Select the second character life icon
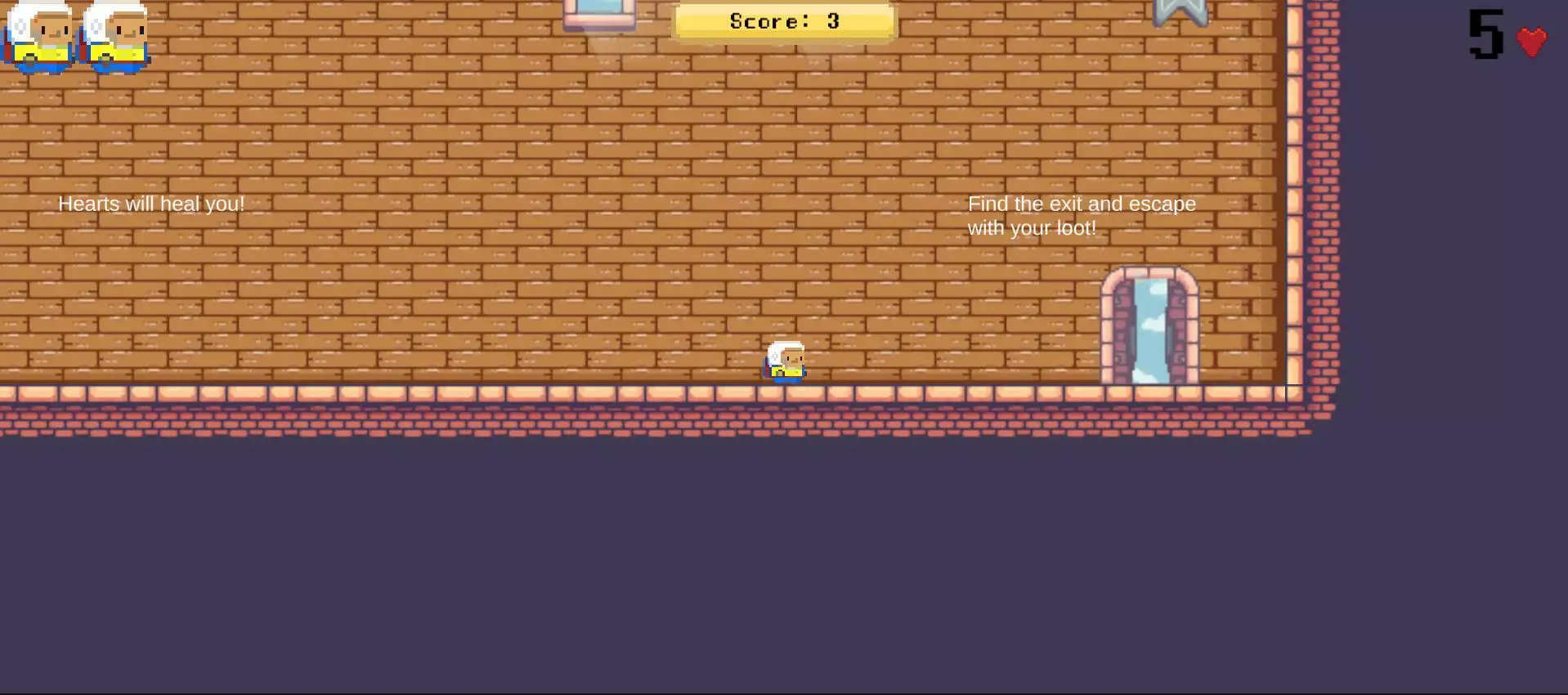 114,34
